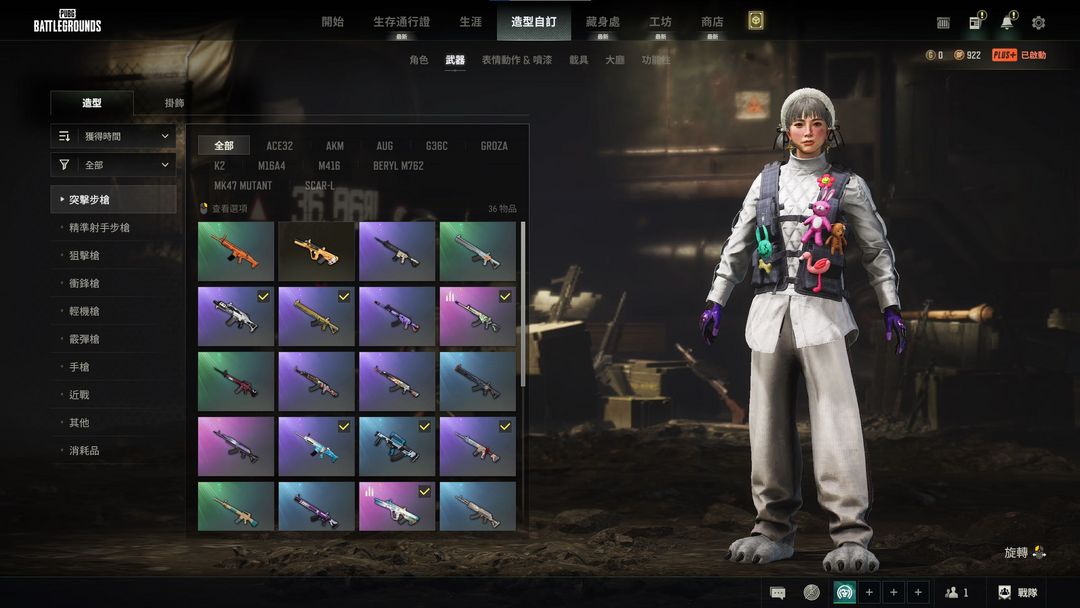Open the notifications bell icon
The width and height of the screenshot is (1080, 608).
1006,23
